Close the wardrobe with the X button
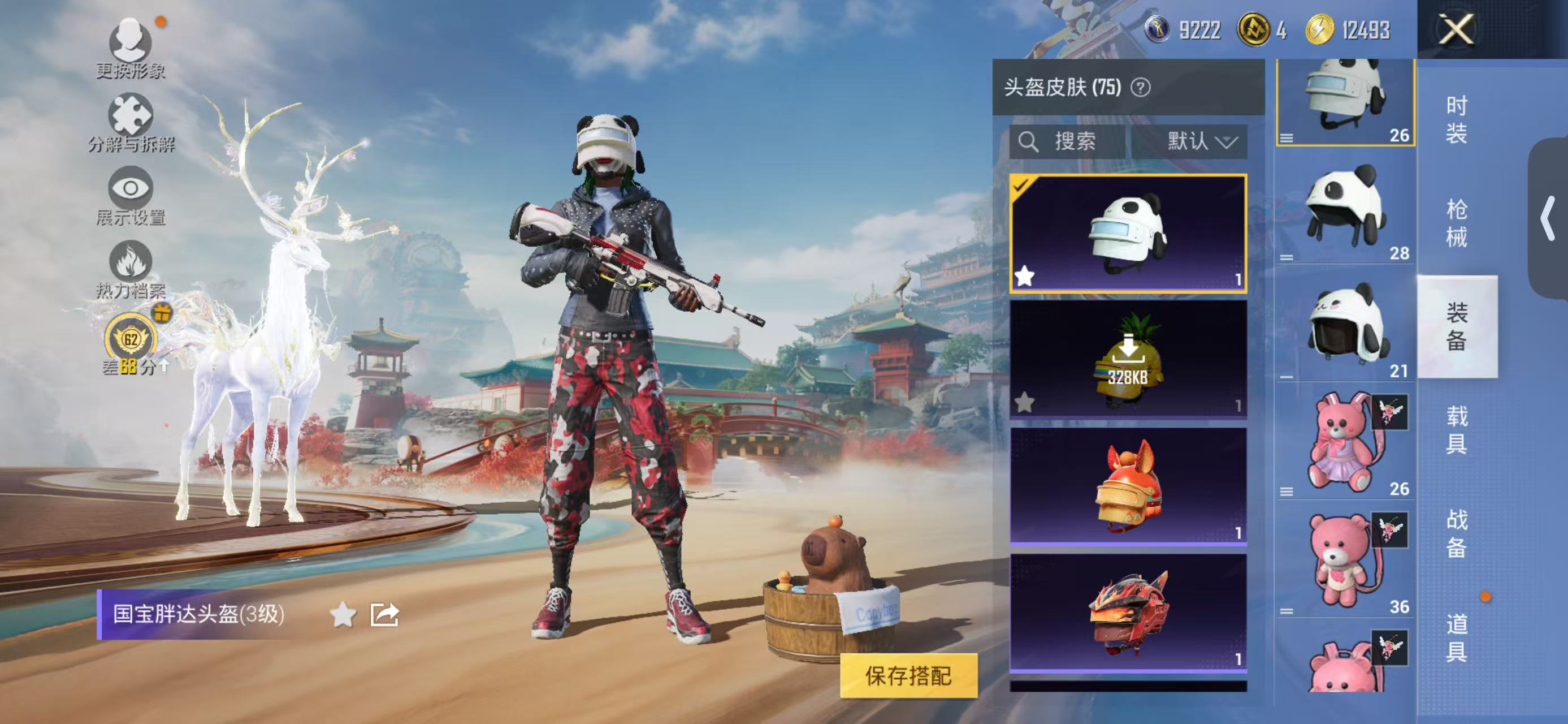The height and width of the screenshot is (724, 1568). tap(1456, 29)
